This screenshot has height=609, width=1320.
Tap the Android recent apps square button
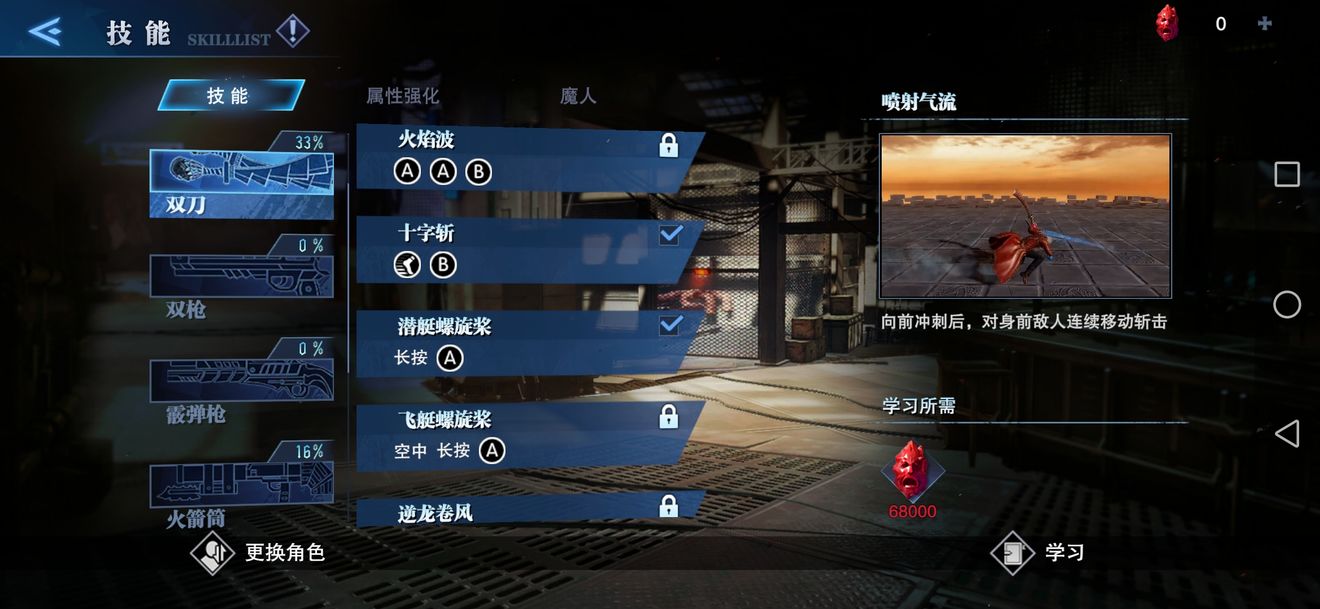pyautogui.click(x=1287, y=175)
